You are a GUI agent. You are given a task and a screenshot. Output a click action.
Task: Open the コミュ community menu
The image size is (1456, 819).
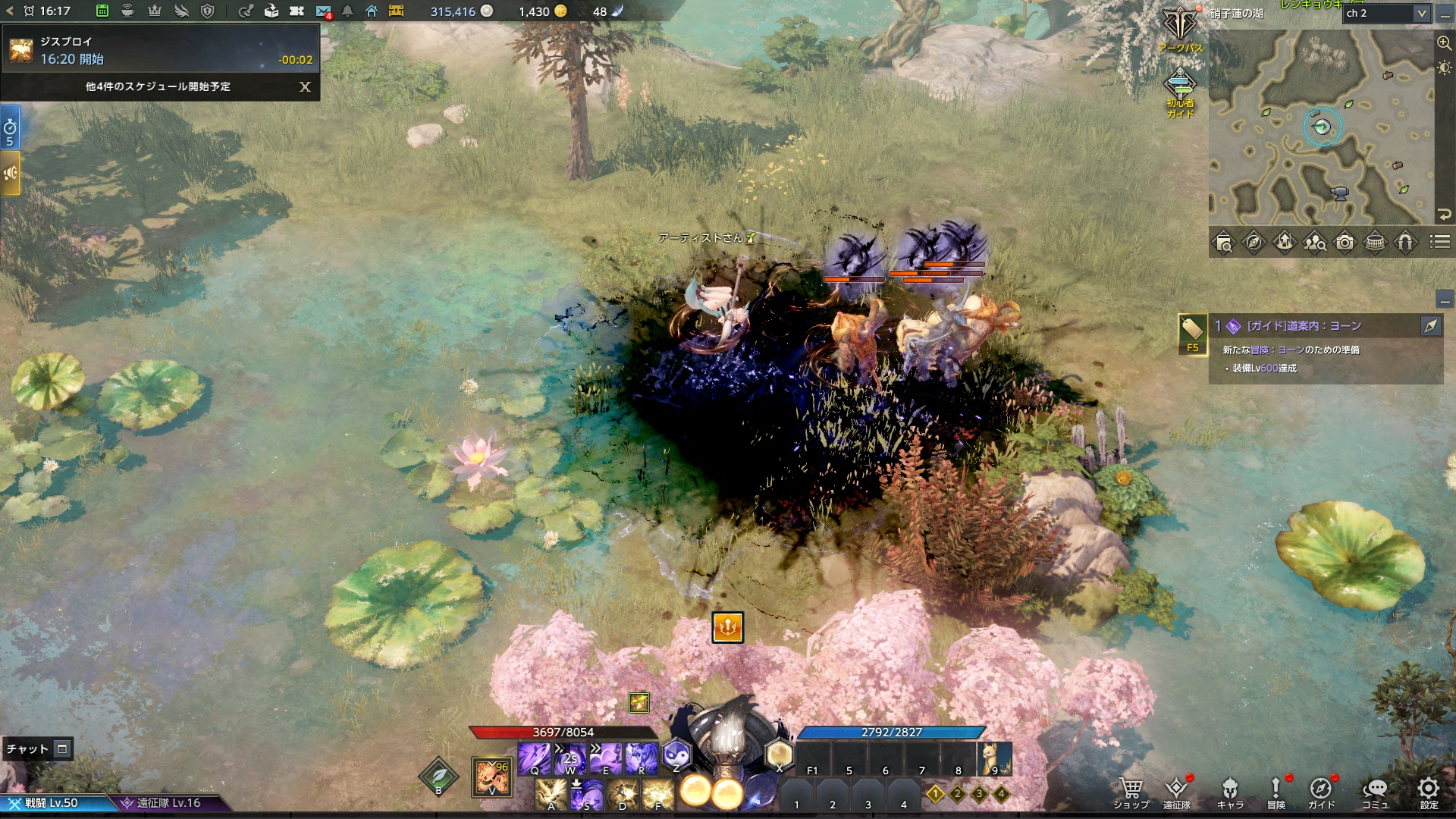[1375, 792]
